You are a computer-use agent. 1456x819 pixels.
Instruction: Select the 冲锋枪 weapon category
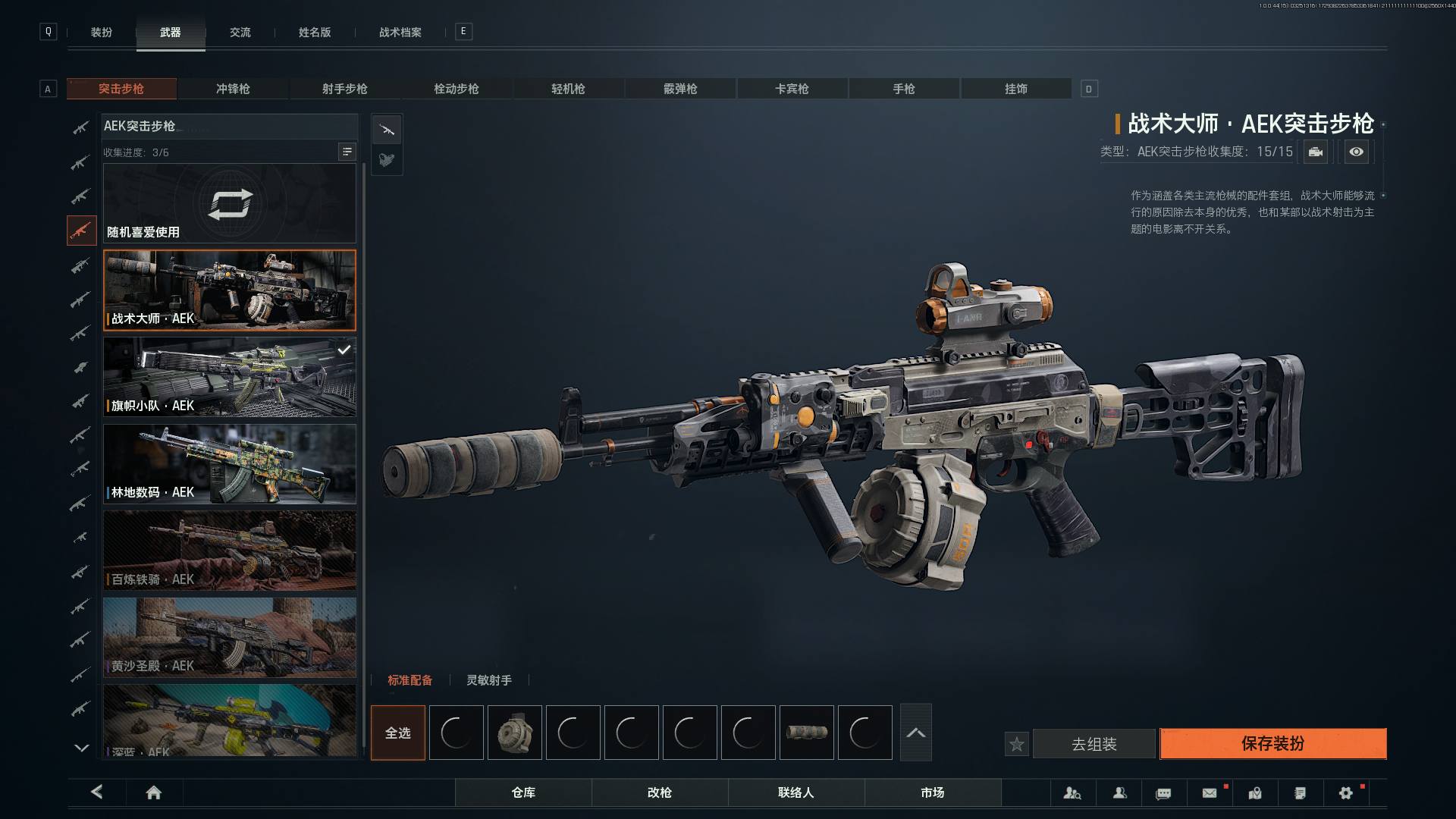pyautogui.click(x=233, y=89)
